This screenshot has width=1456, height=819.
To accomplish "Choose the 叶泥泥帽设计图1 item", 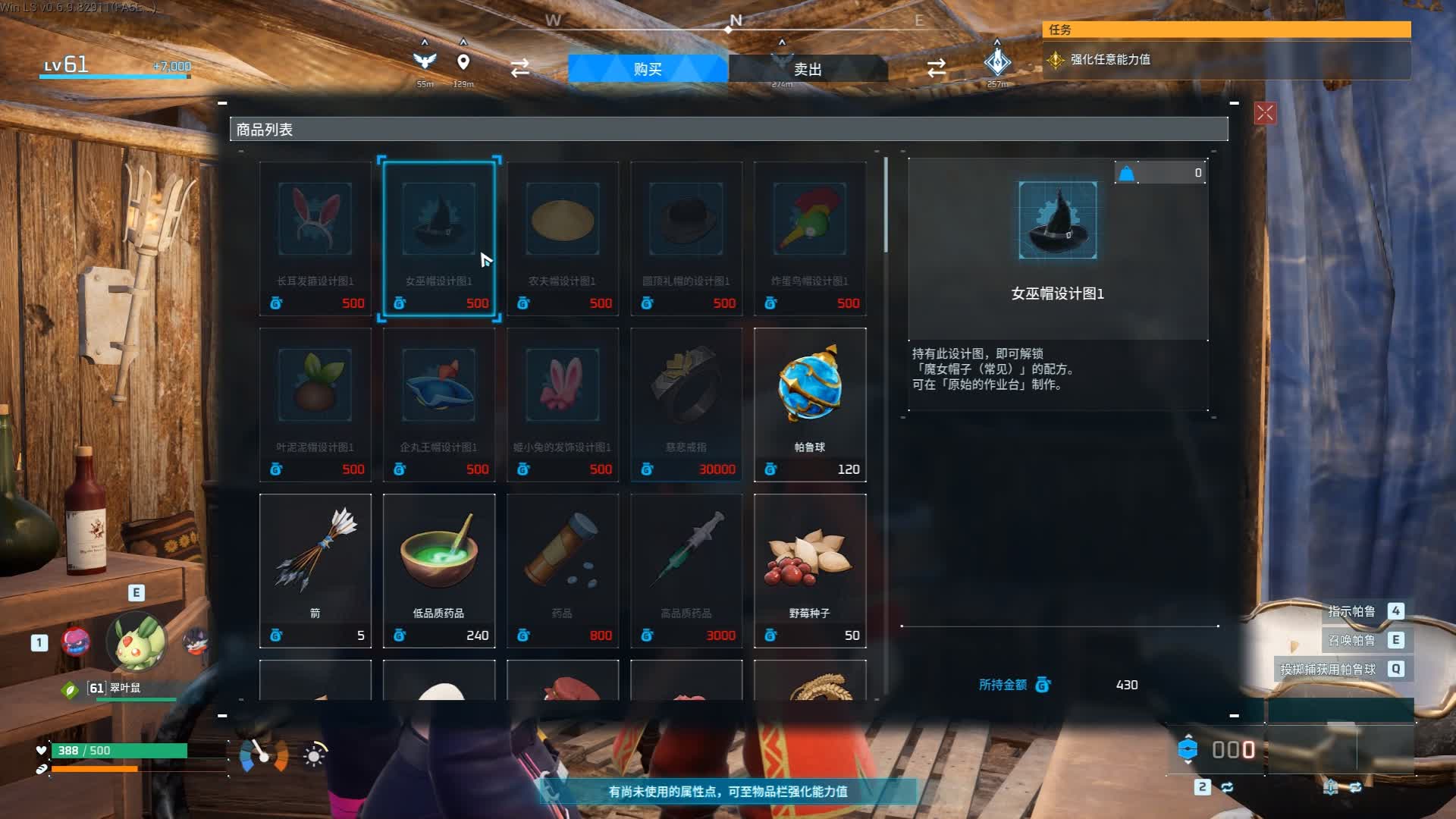I will [x=315, y=404].
